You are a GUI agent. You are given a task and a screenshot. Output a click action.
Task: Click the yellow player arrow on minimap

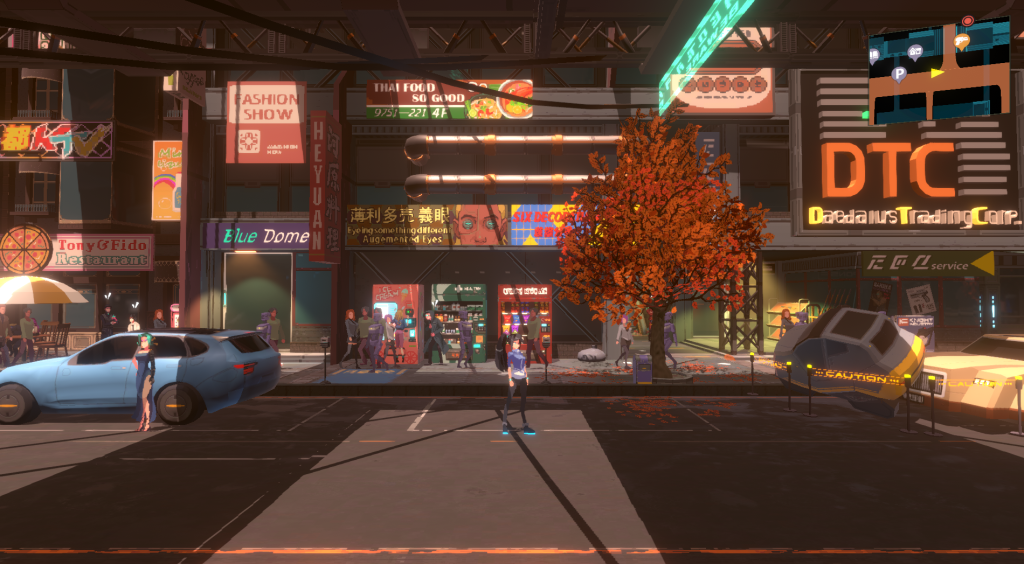point(937,72)
